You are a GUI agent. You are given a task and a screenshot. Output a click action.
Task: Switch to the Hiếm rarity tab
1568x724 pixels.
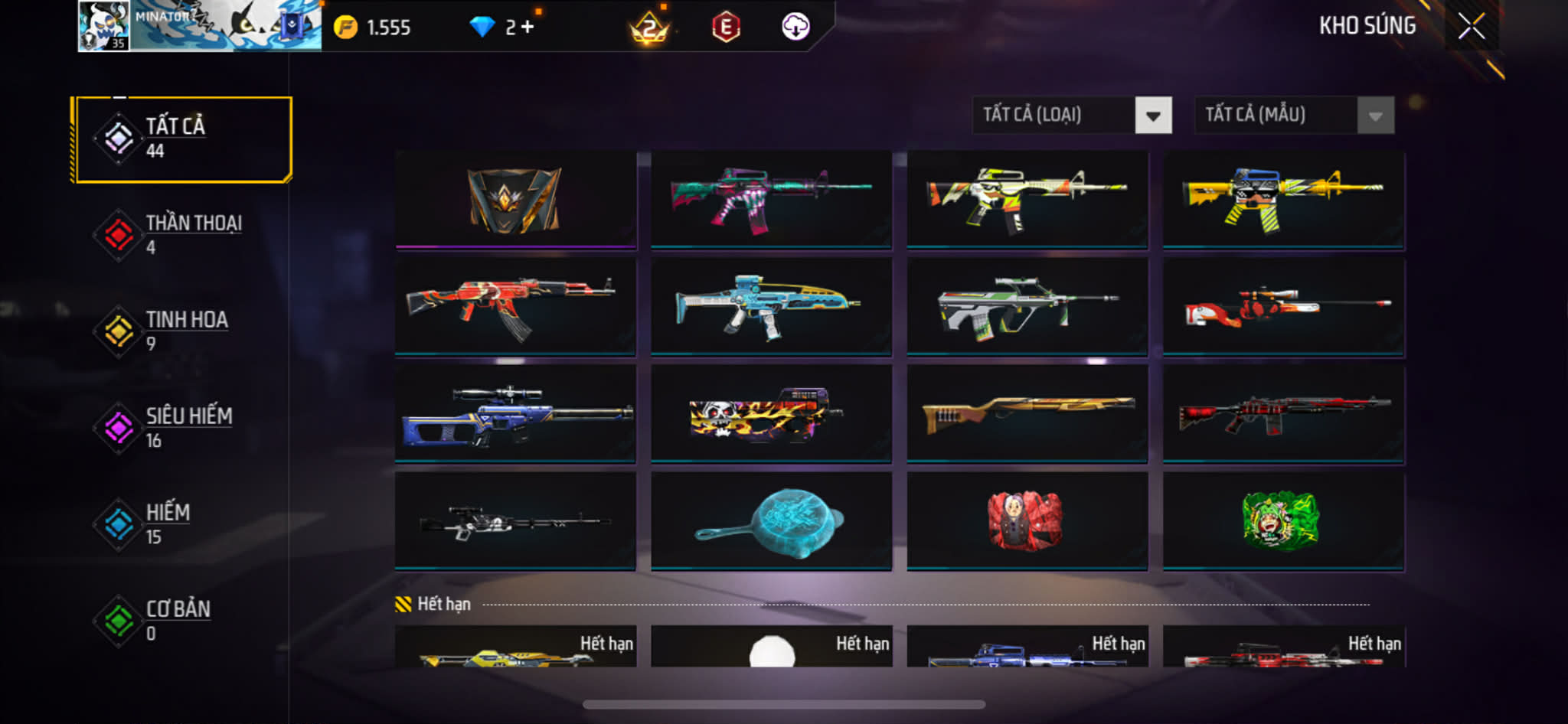coord(183,524)
